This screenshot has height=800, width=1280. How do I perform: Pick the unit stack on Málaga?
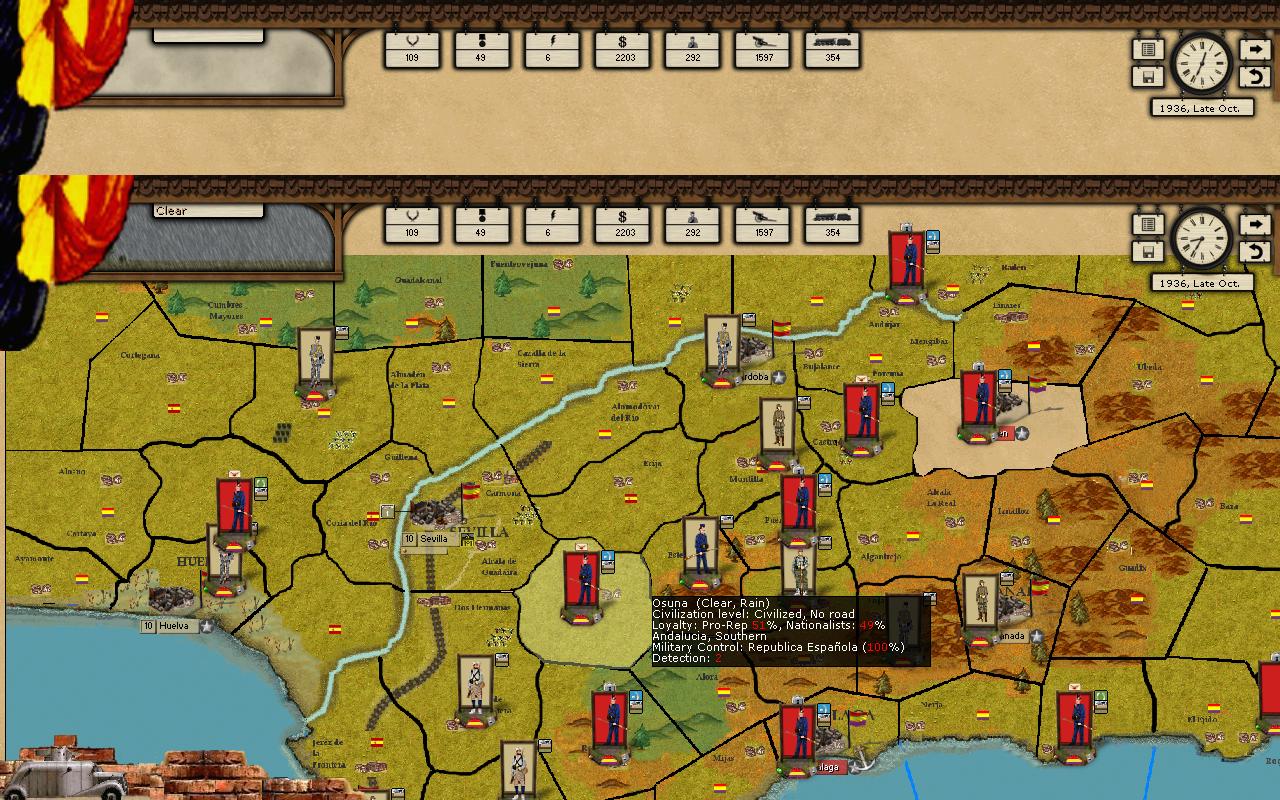pos(797,735)
